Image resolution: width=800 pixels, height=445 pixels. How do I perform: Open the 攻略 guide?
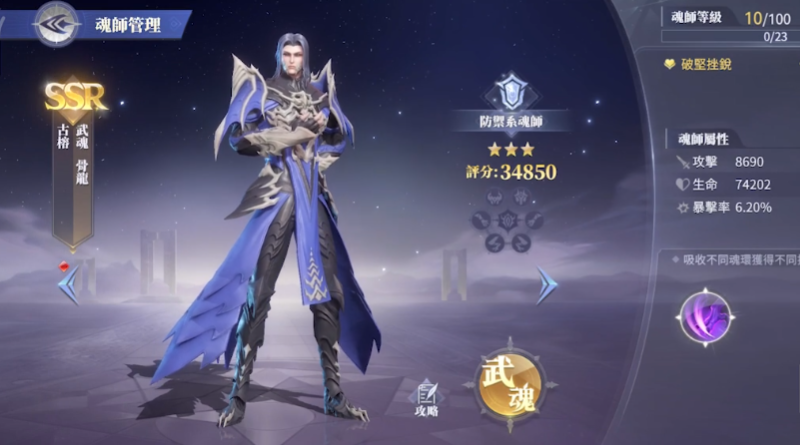coord(428,398)
